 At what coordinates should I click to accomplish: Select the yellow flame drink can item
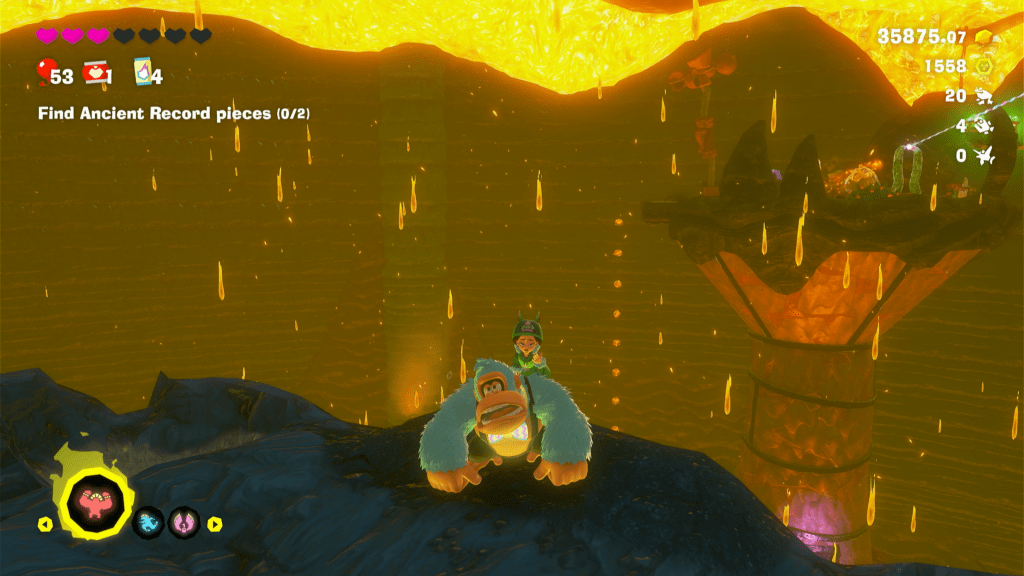(141, 73)
